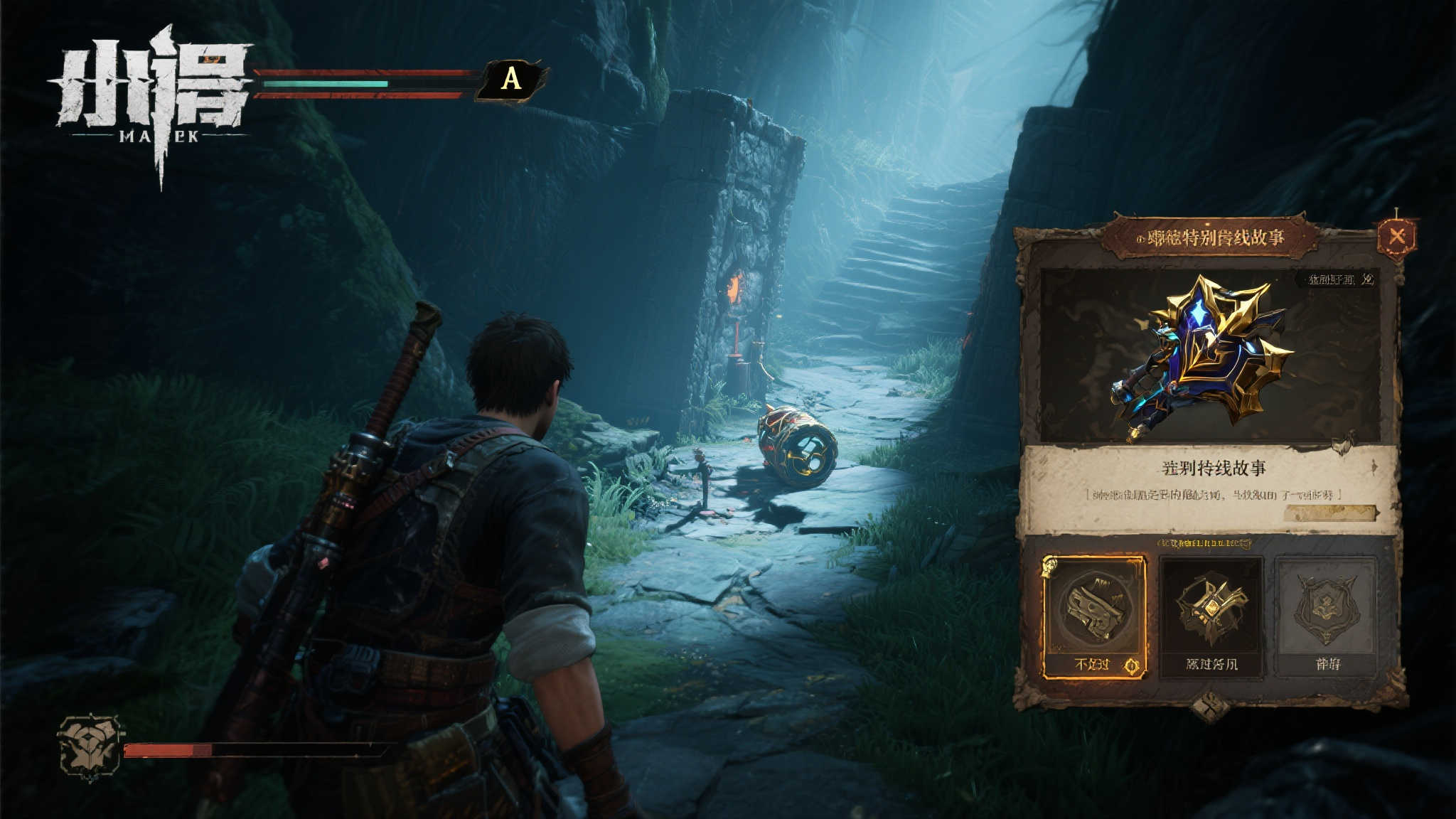
Task: Select the highlighted gold-framed reward tile
Action: [x=1093, y=617]
